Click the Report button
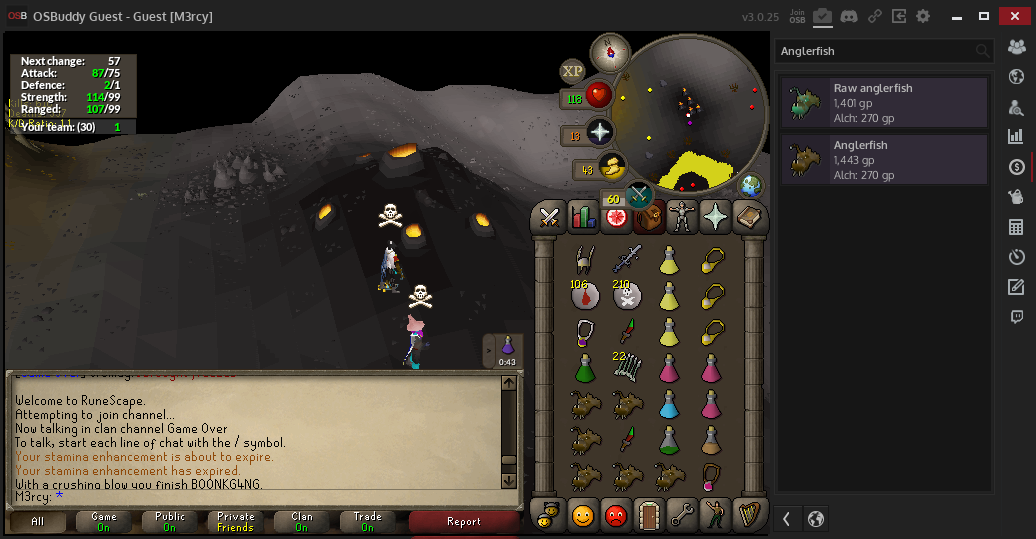Image resolution: width=1036 pixels, height=539 pixels. (464, 521)
